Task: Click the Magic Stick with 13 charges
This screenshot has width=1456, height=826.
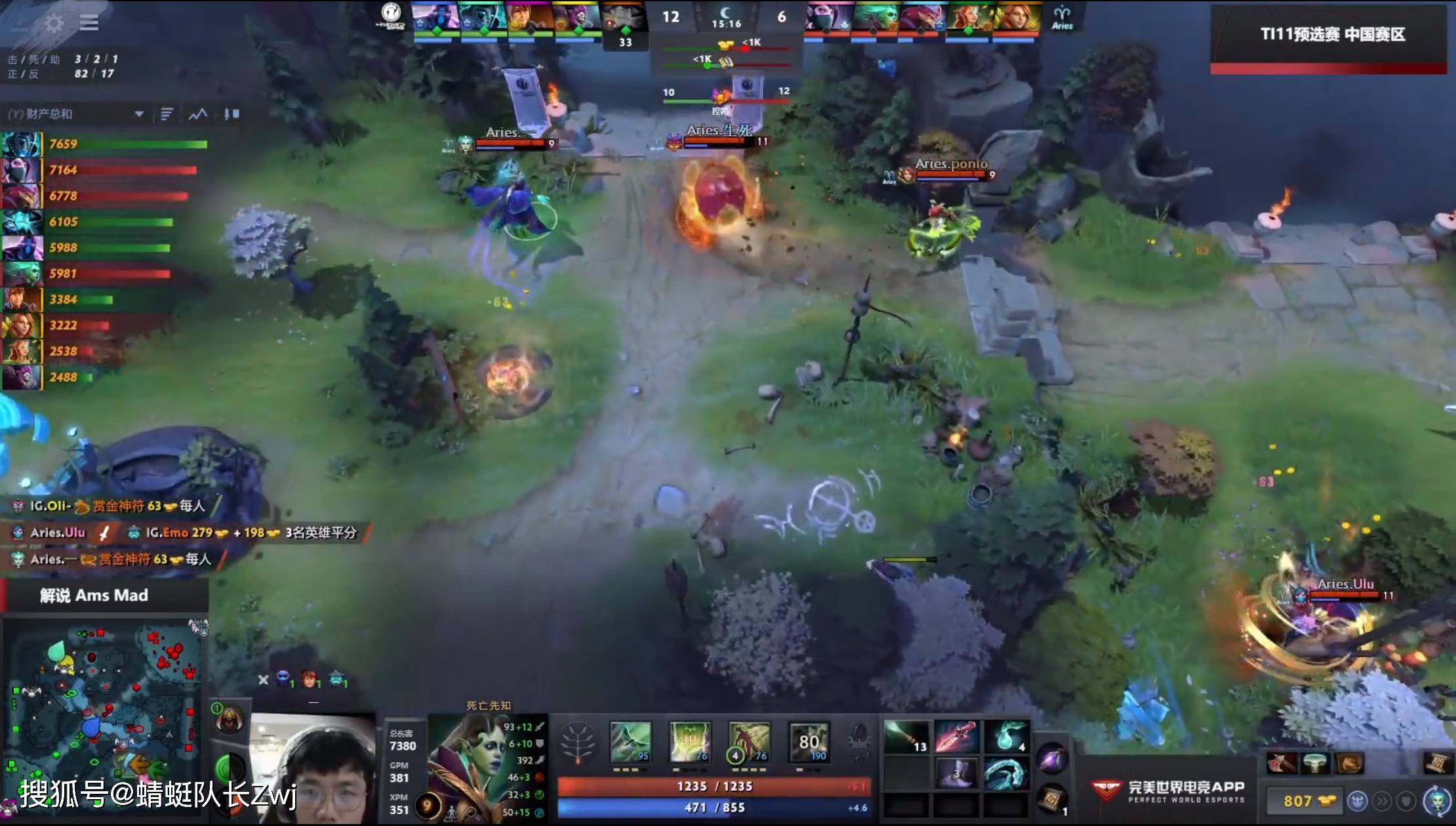Action: [906, 736]
